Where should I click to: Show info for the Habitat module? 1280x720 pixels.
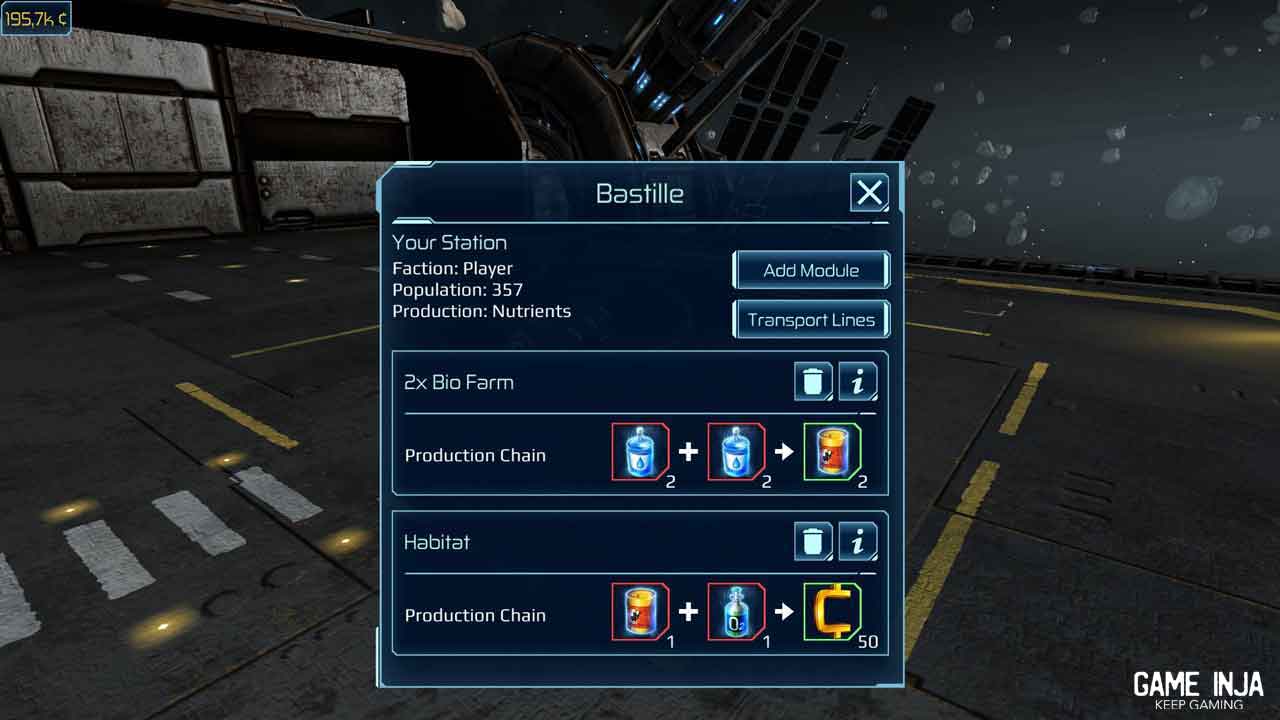point(857,542)
